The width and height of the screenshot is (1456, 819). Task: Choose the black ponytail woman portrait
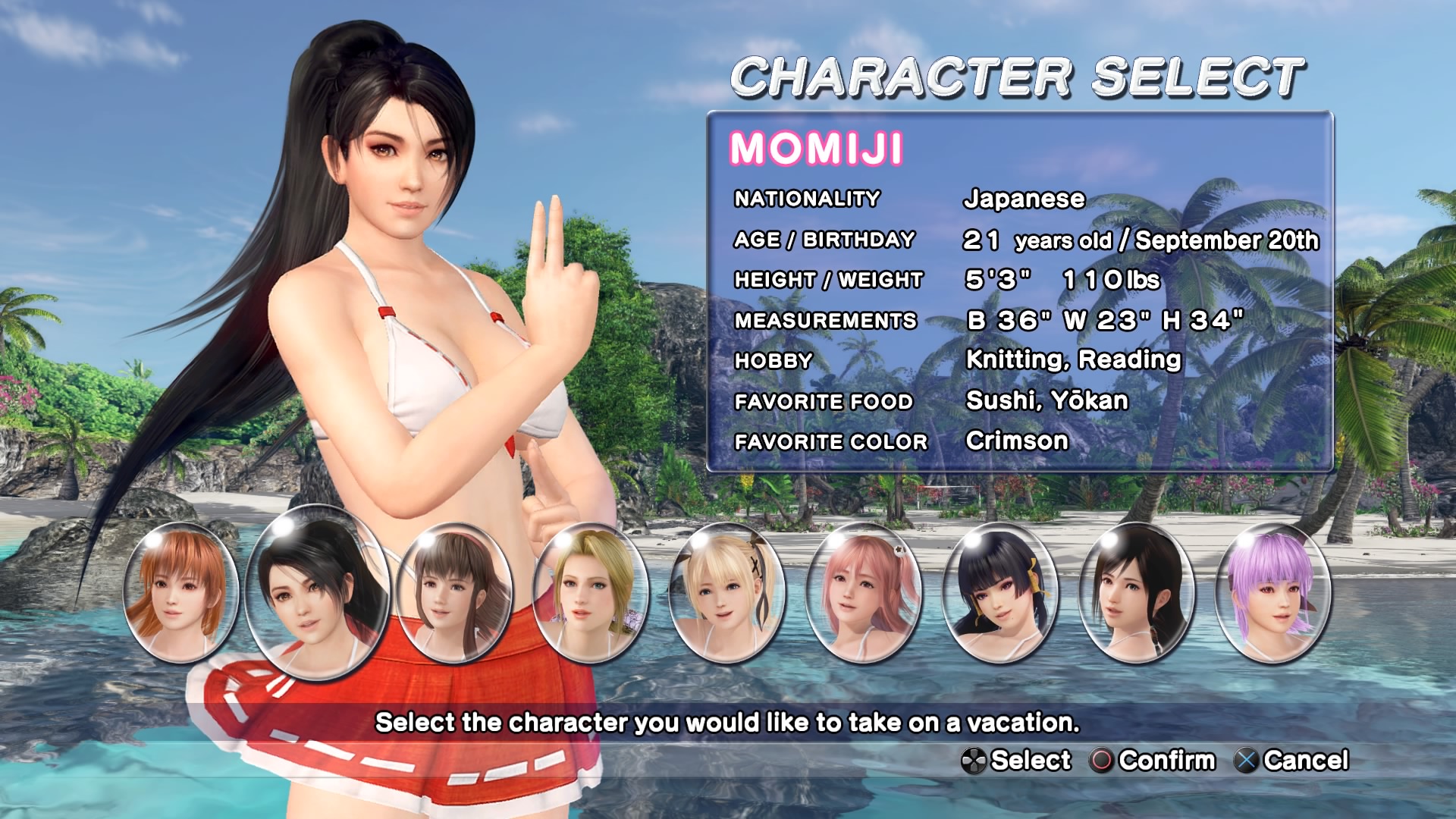click(x=1136, y=592)
